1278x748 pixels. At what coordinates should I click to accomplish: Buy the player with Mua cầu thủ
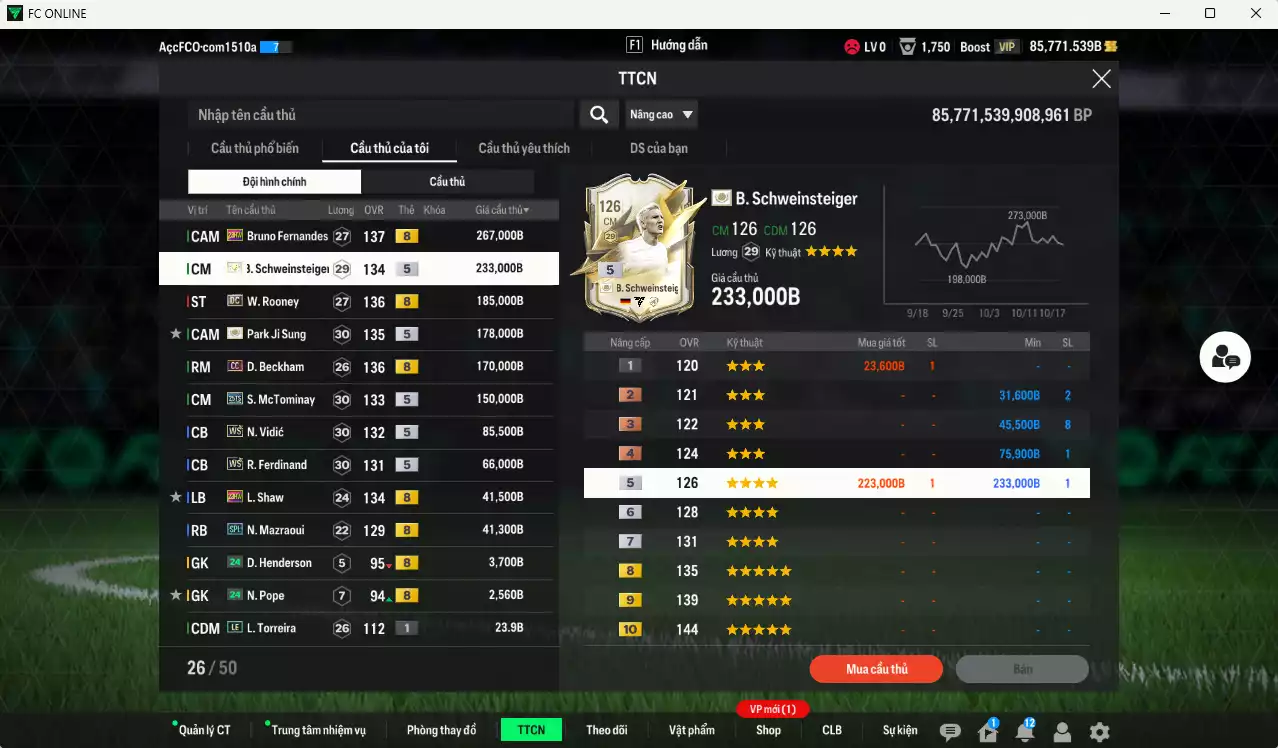coord(876,669)
